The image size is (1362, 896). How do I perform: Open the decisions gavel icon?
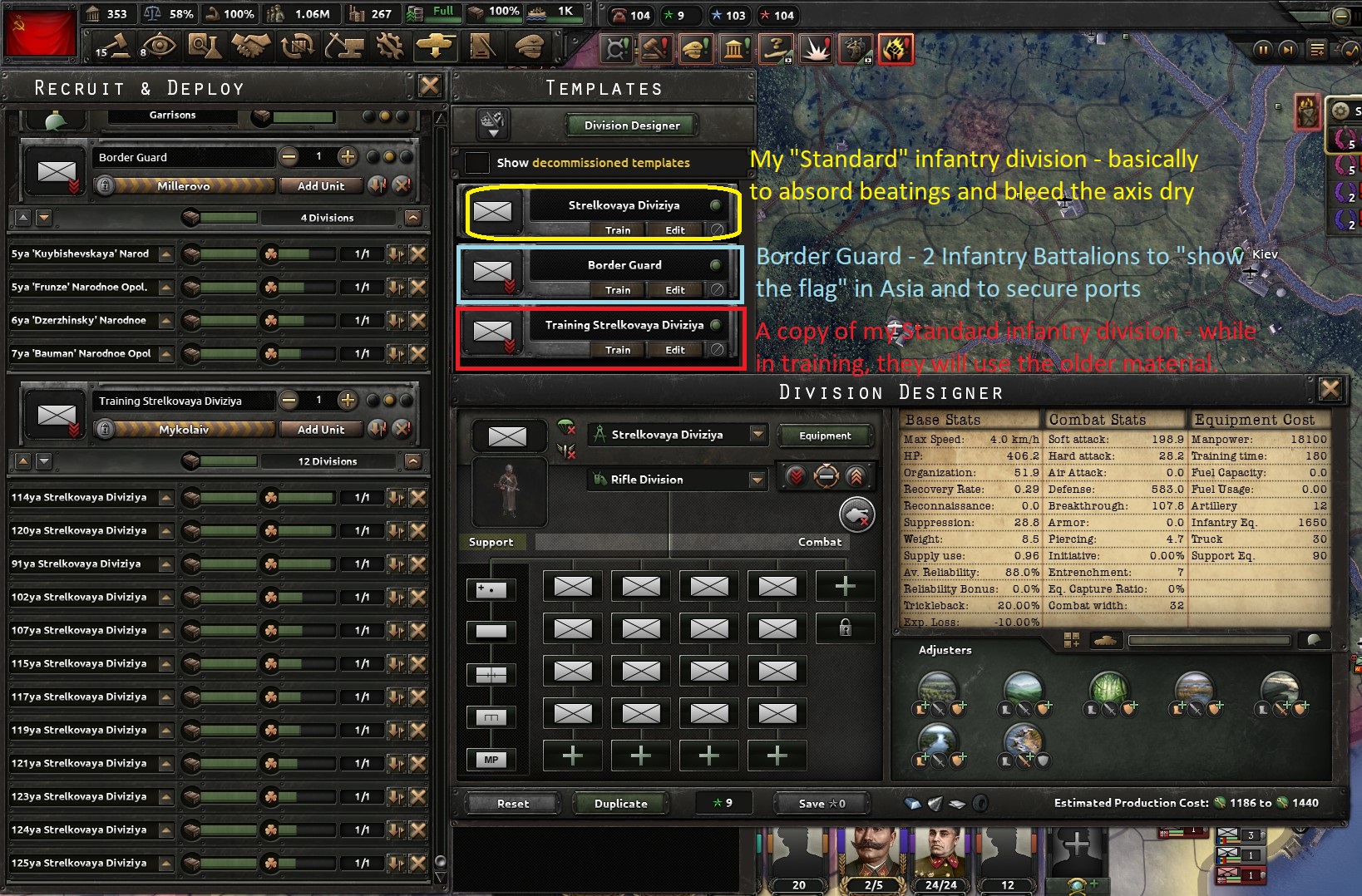tap(655, 48)
